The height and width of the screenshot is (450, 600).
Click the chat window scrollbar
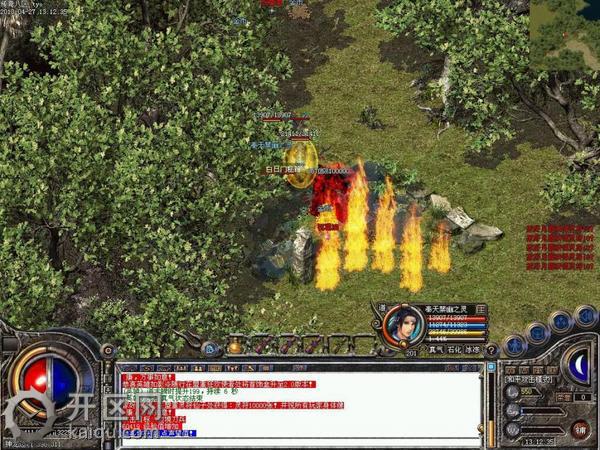490,405
